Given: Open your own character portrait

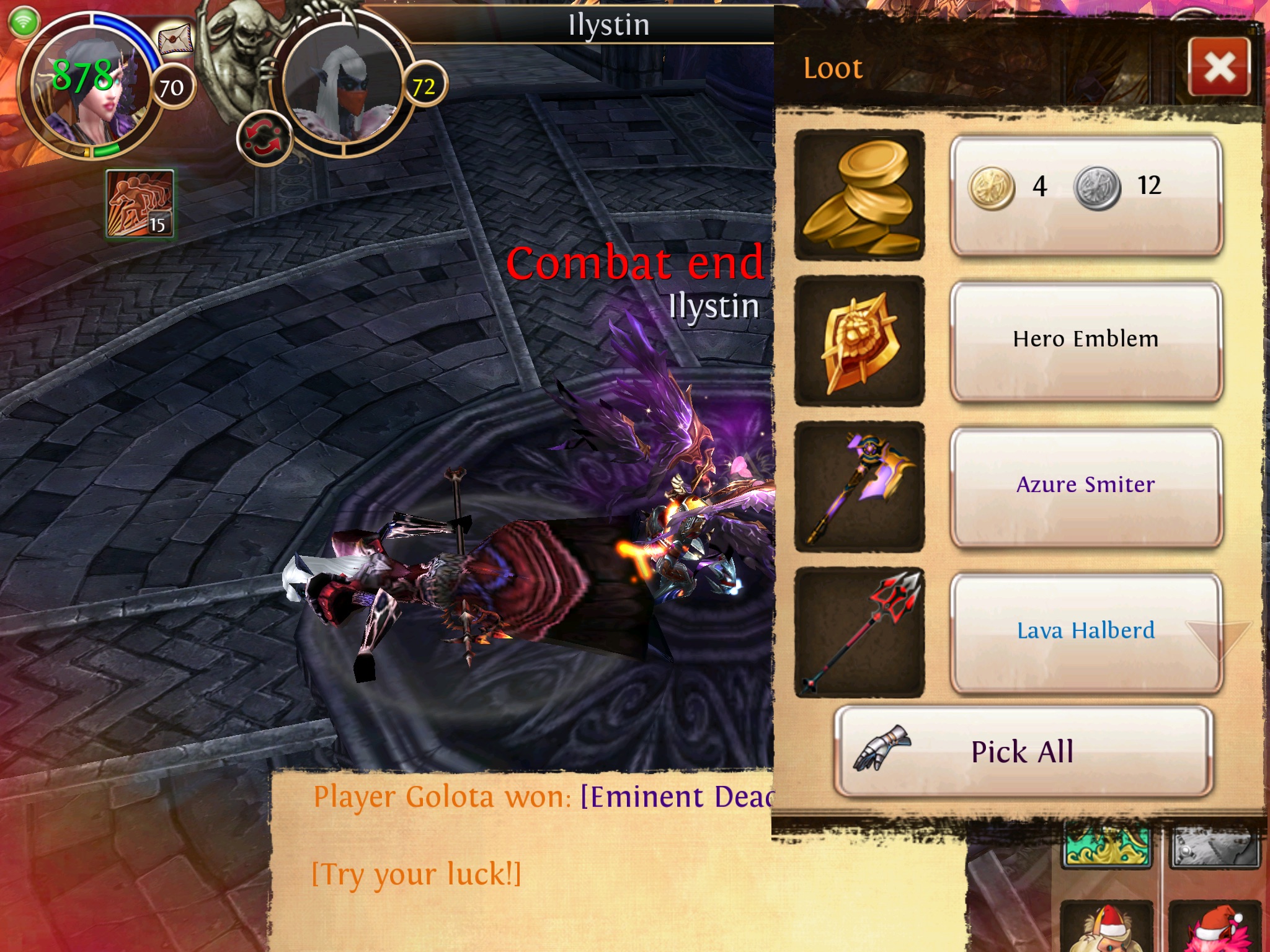Looking at the screenshot, I should [87, 87].
